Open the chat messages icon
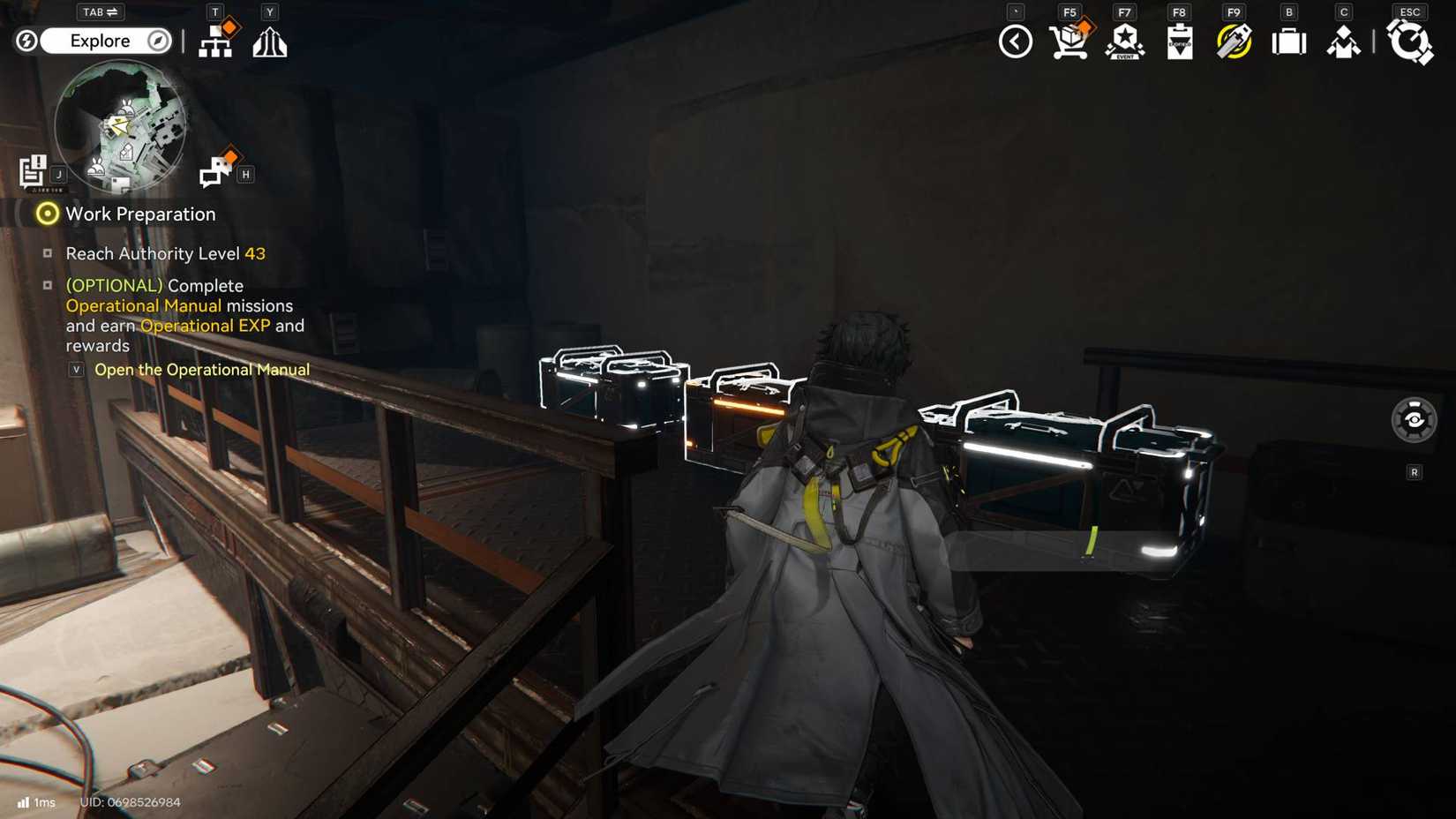1456x819 pixels. (x=215, y=170)
